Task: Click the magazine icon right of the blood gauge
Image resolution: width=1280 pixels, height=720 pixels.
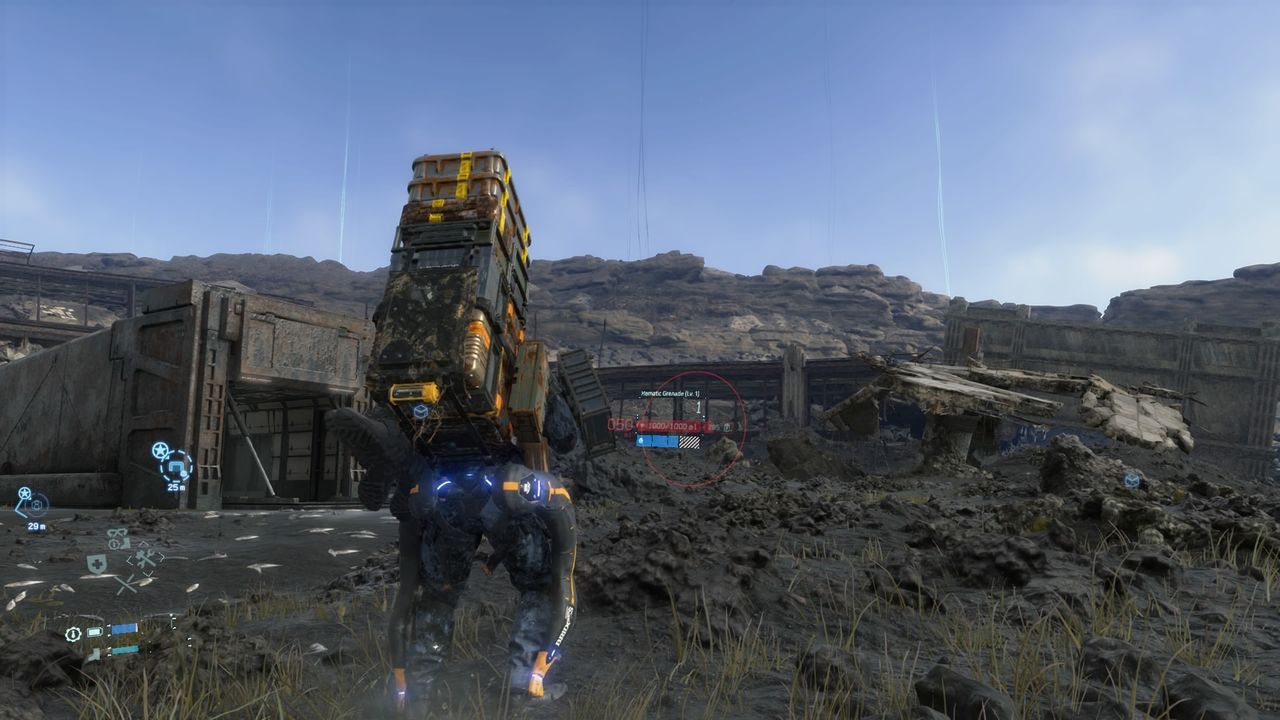Action: (x=727, y=427)
